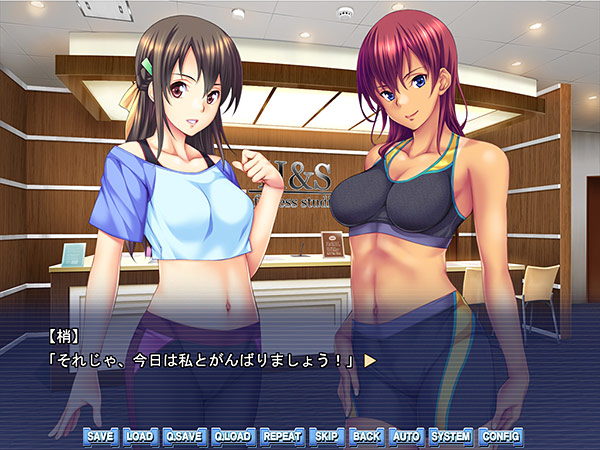Replay the voice line with REPEAT
This screenshot has height=450, width=600.
click(282, 437)
